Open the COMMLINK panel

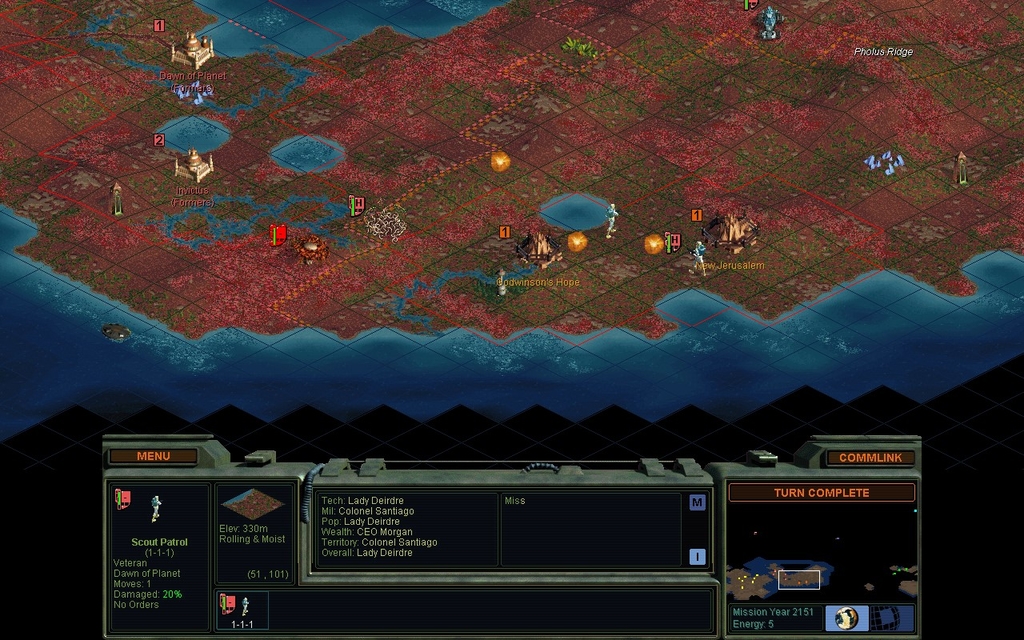[x=870, y=457]
